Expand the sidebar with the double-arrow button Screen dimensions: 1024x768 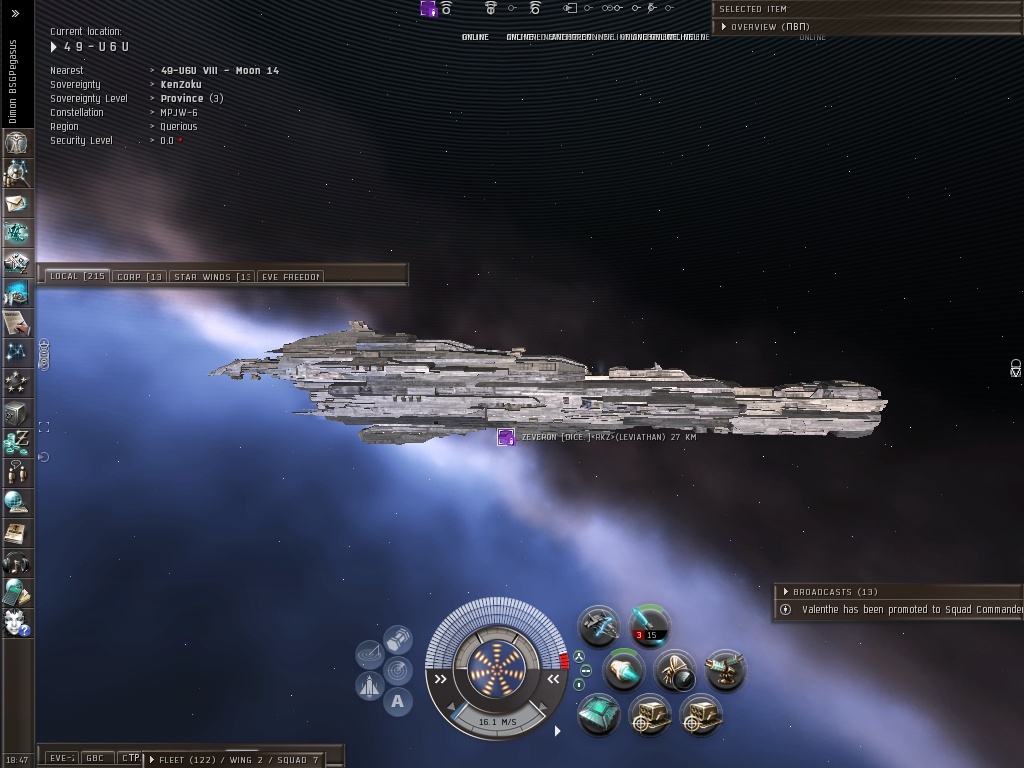click(16, 14)
